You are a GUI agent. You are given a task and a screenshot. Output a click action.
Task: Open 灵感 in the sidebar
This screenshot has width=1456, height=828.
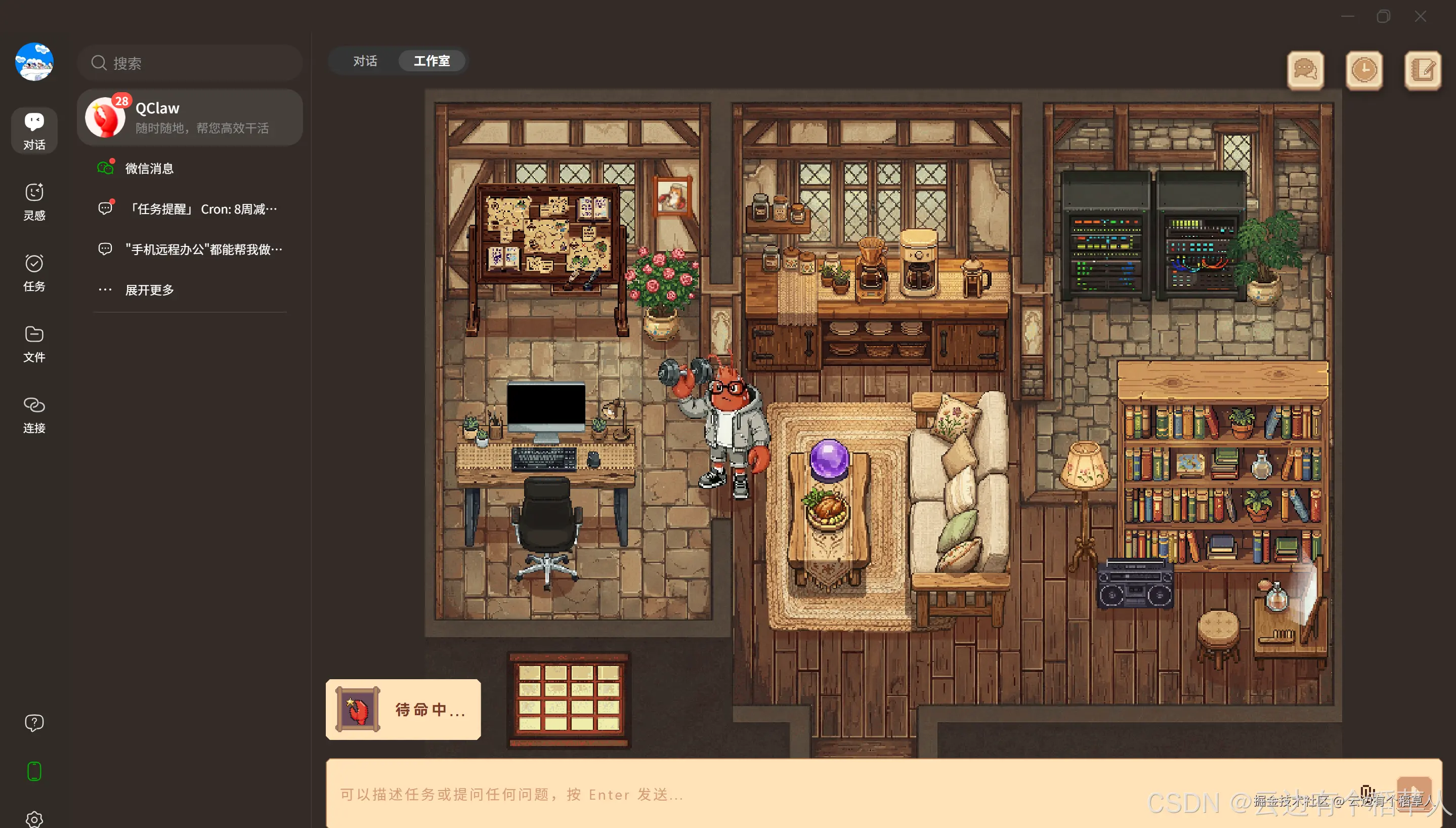click(34, 201)
